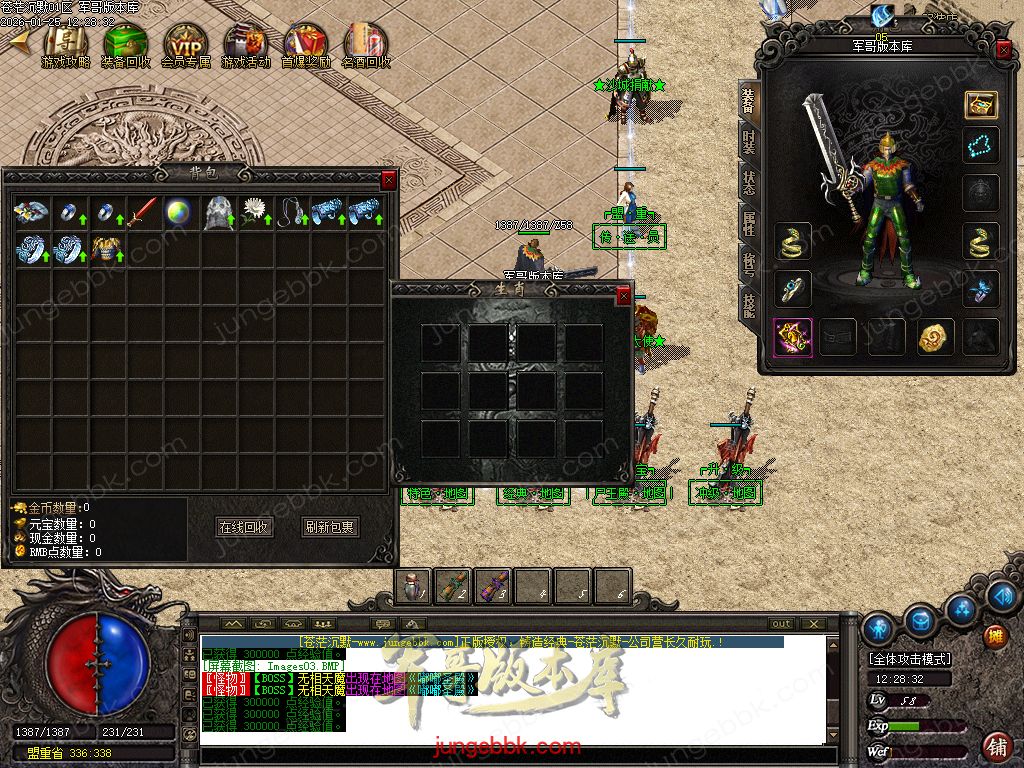This screenshot has height=768, width=1024.
Task: Select the red sword in the backpack
Action: 141,212
